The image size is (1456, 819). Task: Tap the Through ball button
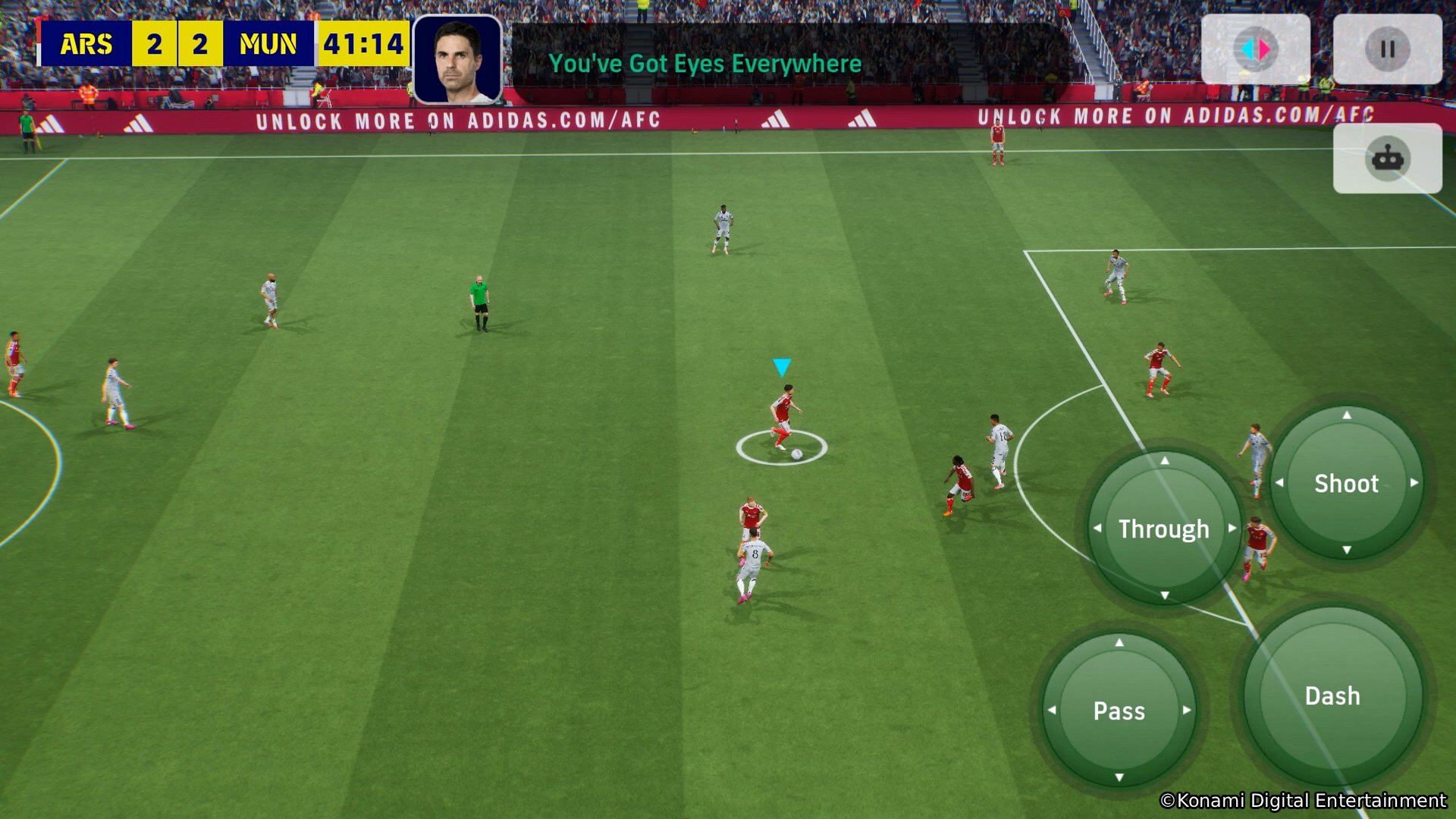click(1164, 529)
